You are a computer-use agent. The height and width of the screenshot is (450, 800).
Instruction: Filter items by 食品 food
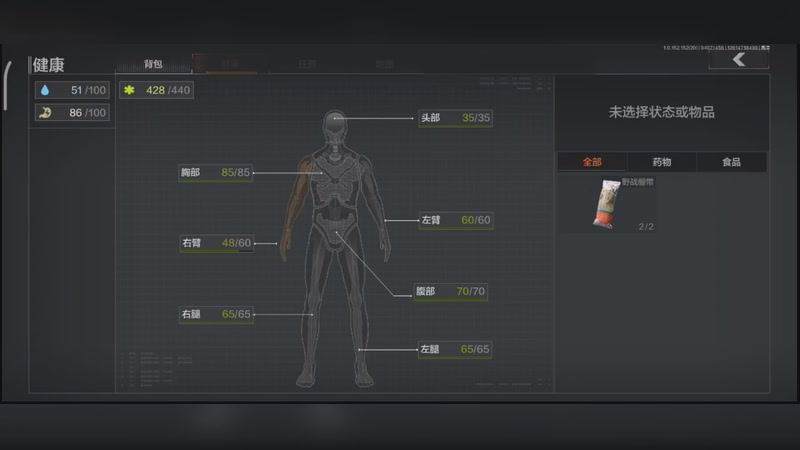point(732,162)
